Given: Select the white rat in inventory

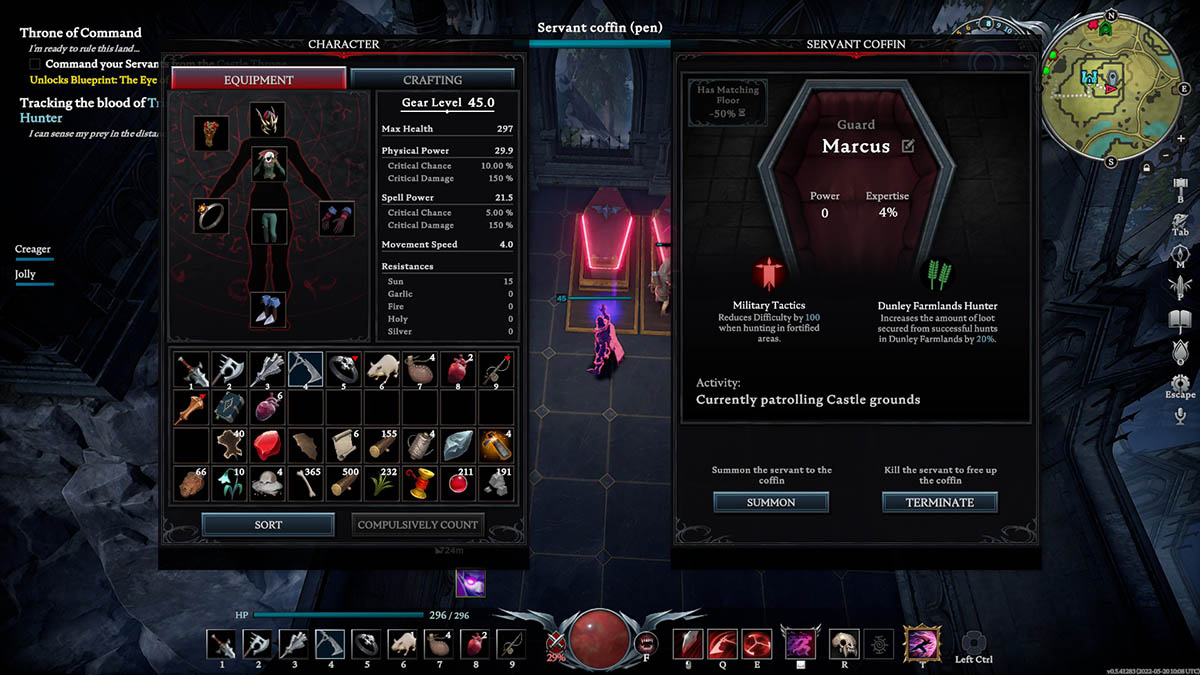Looking at the screenshot, I should pyautogui.click(x=381, y=369).
